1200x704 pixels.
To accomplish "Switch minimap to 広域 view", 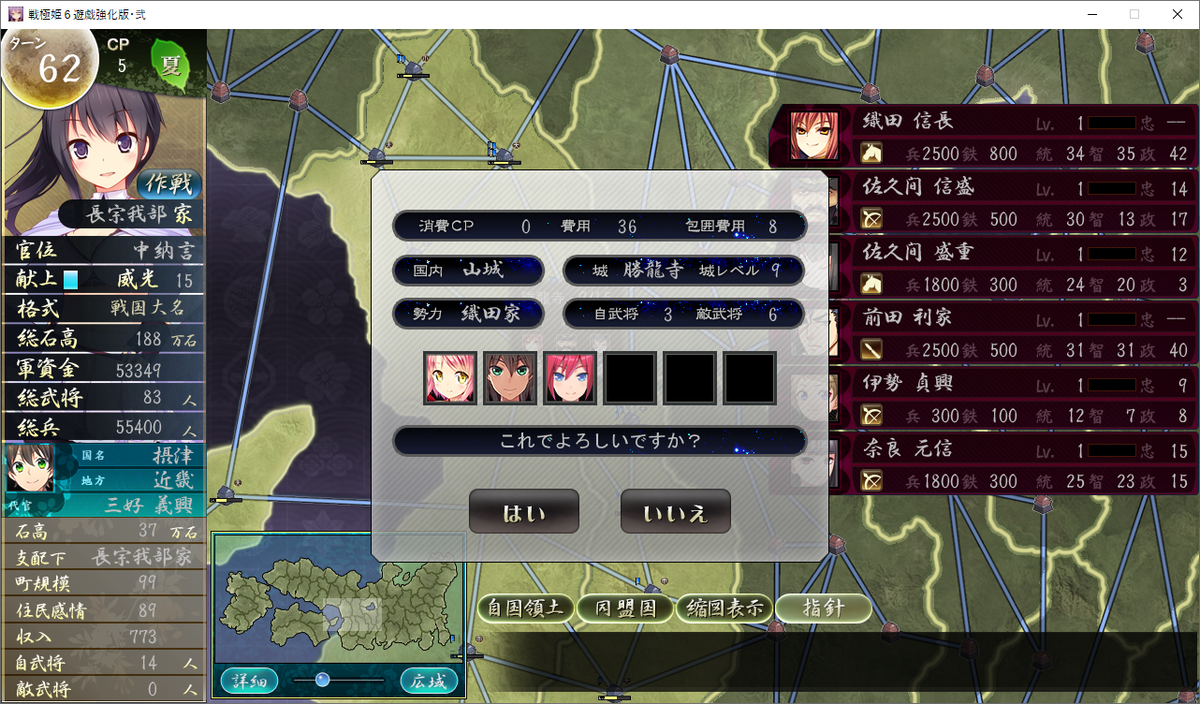I will point(429,681).
